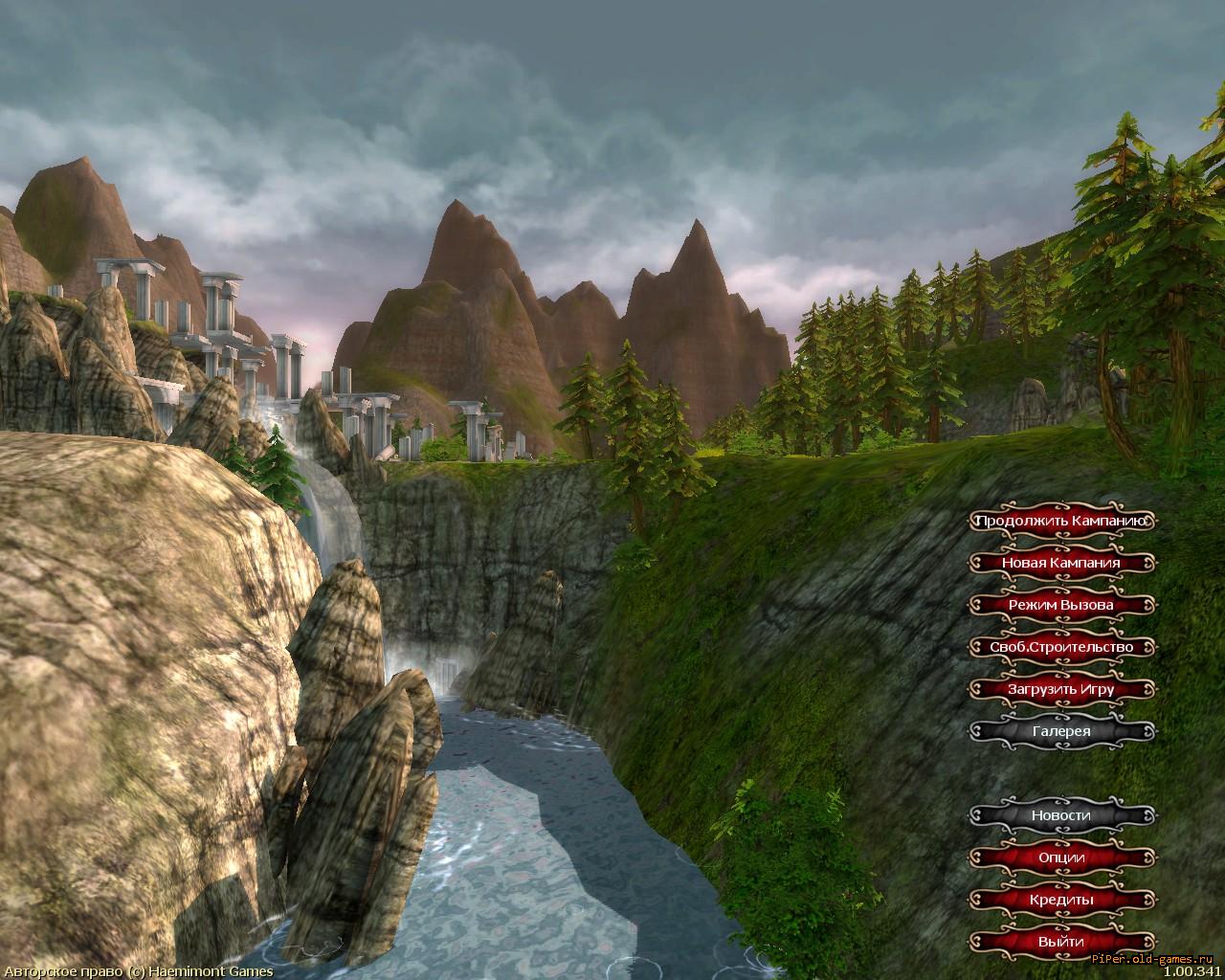
Task: Show the Новости news section
Action: tap(1060, 815)
